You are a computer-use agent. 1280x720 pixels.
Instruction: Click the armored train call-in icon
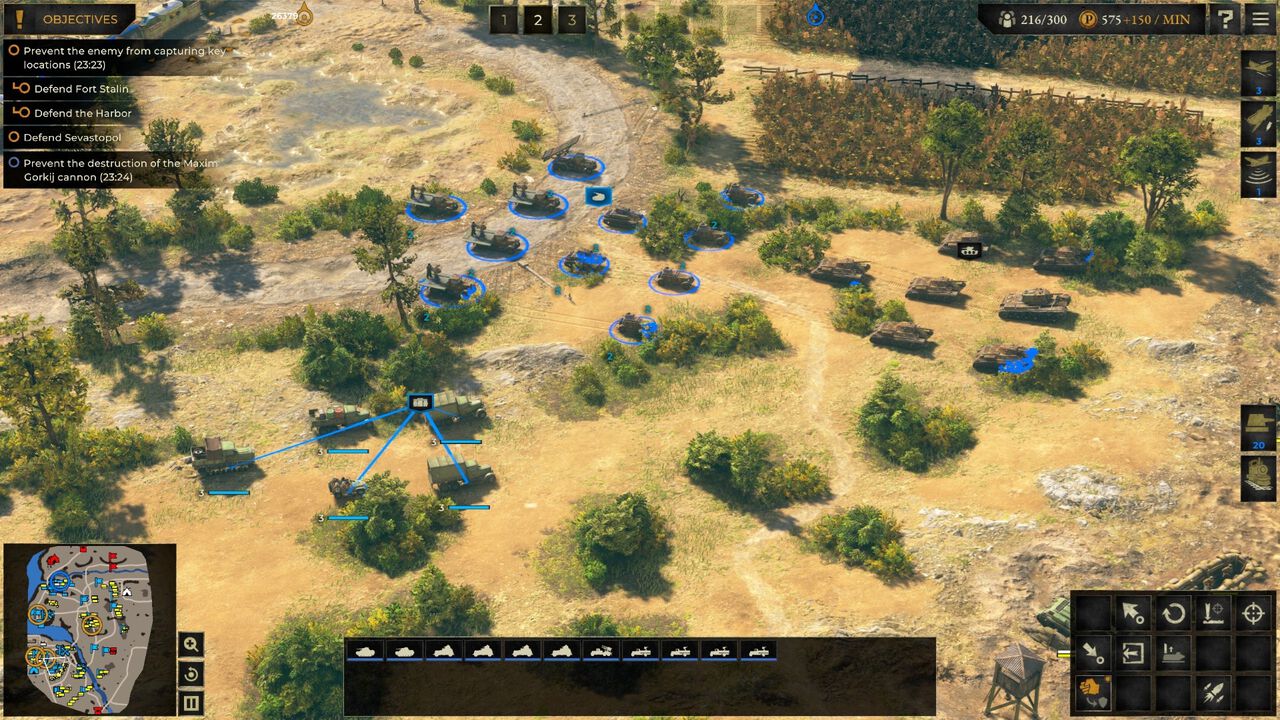coord(1256,473)
